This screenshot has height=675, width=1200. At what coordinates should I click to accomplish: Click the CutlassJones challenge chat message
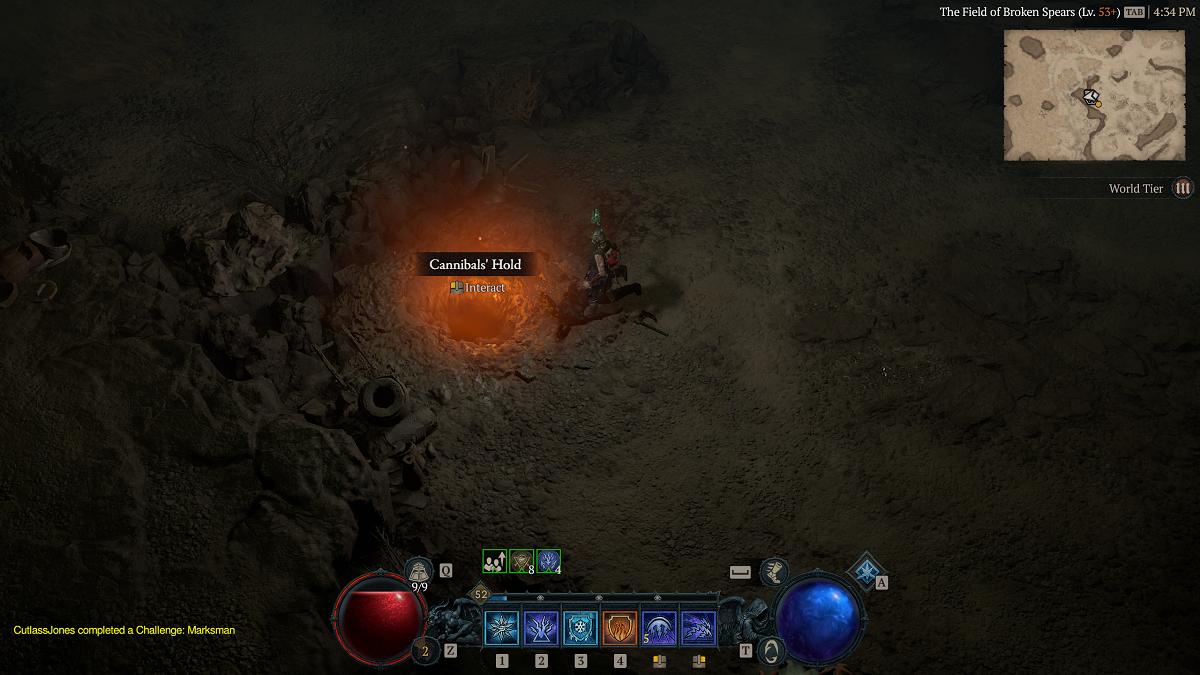pyautogui.click(x=124, y=630)
